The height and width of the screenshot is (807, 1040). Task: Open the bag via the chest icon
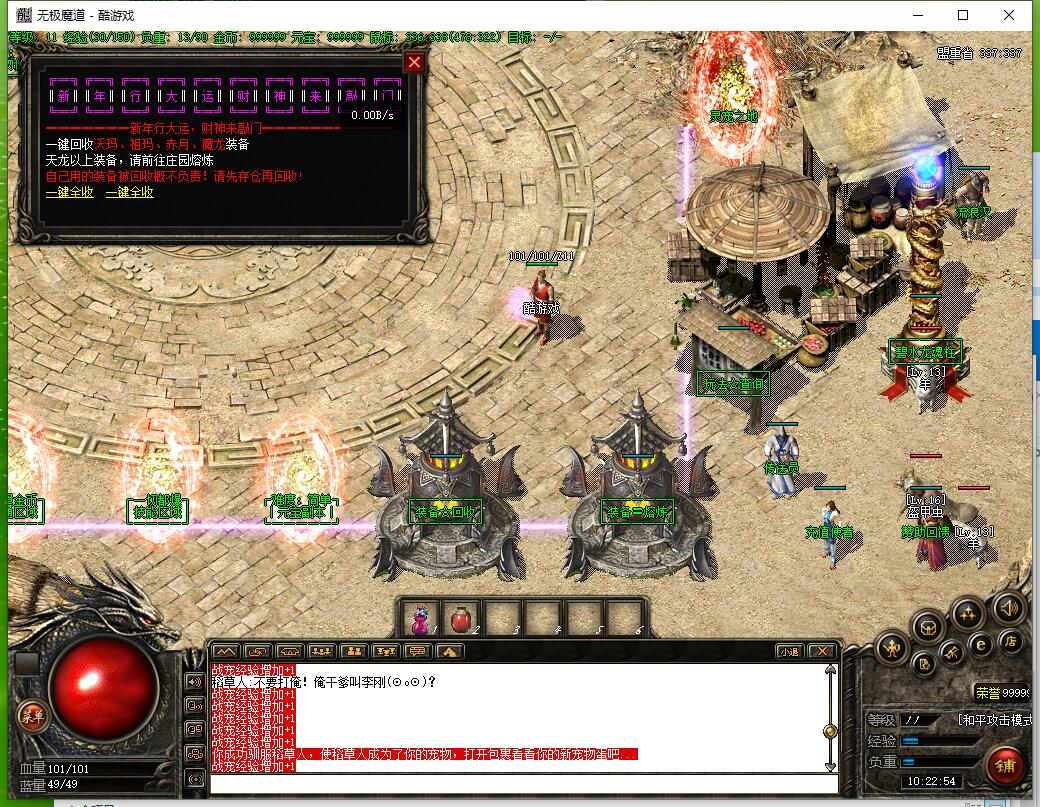[x=929, y=627]
